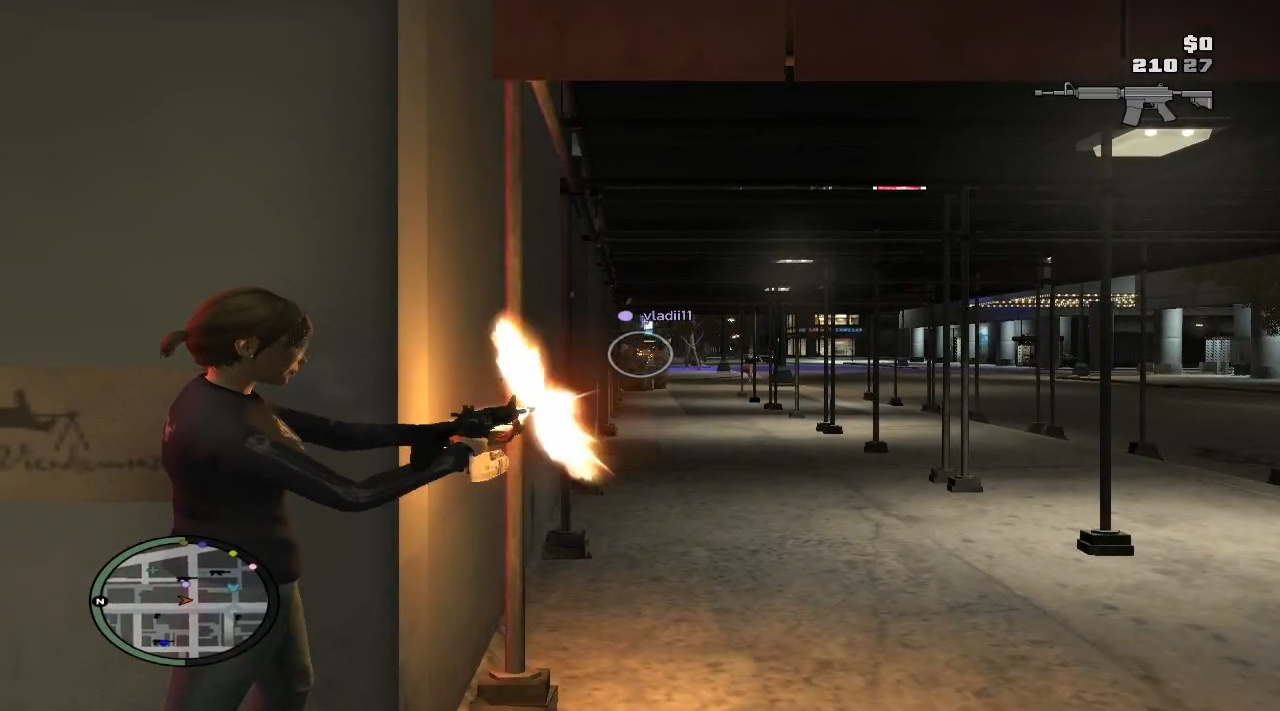This screenshot has width=1280, height=711.
Task: Click the orange player arrow on minimap
Action: tap(184, 600)
